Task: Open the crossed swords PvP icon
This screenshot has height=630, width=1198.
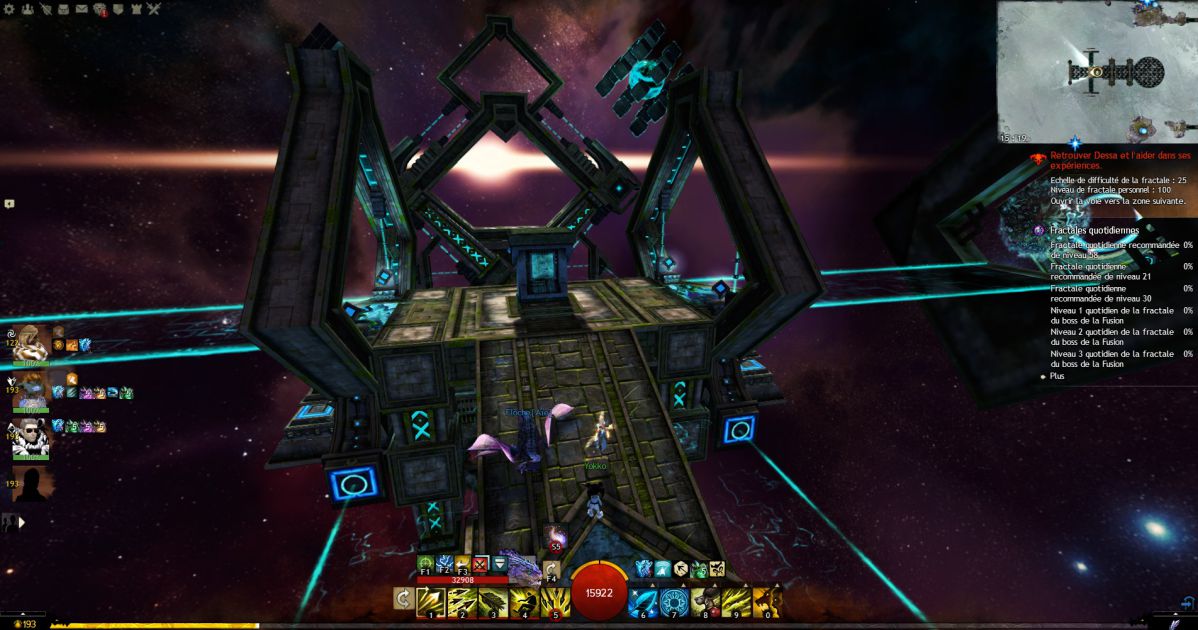Action: [154, 10]
